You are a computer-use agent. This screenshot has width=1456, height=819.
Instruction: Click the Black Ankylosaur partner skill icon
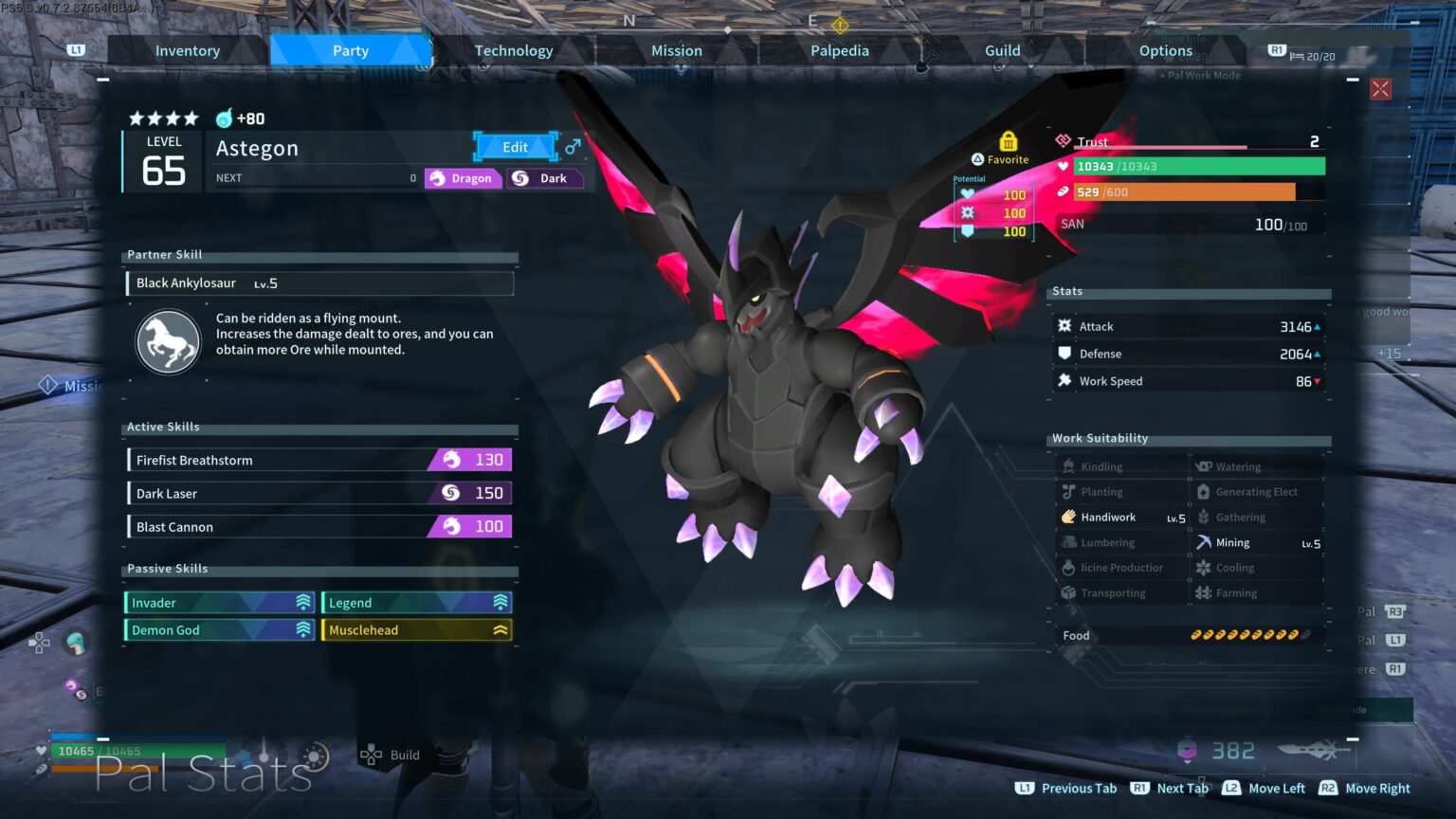click(169, 342)
